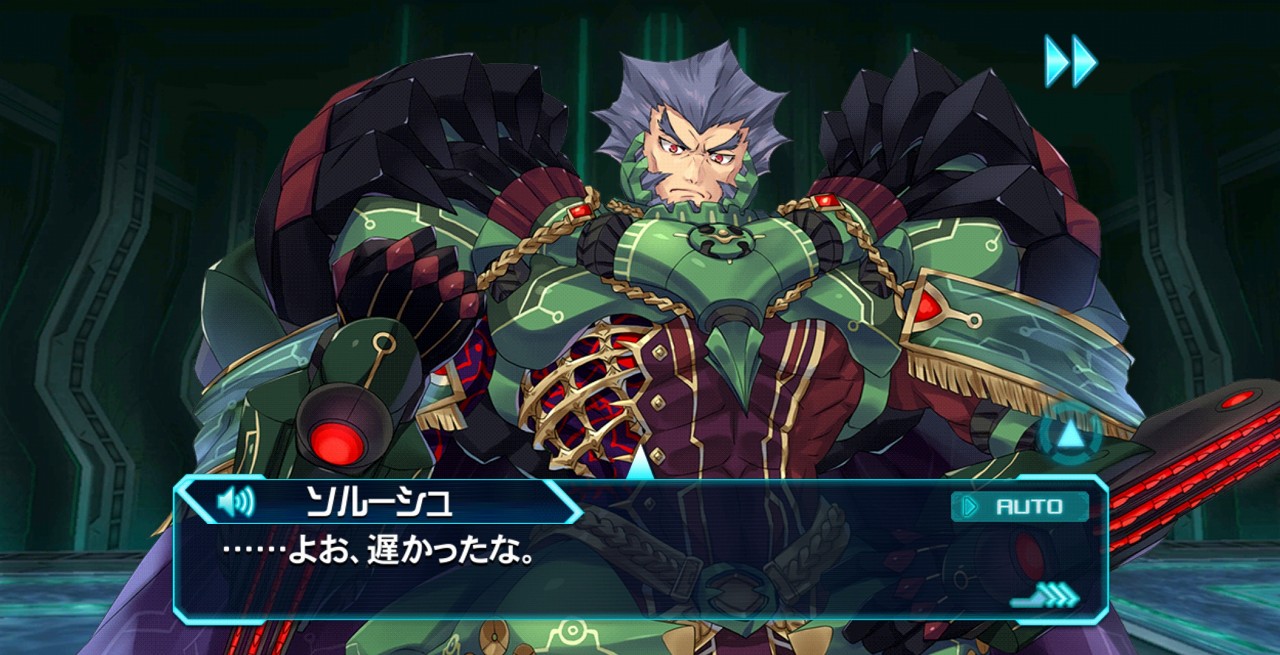Viewport: 1280px width, 655px height.
Task: Replay the voice line with the speaker icon
Action: 236,500
